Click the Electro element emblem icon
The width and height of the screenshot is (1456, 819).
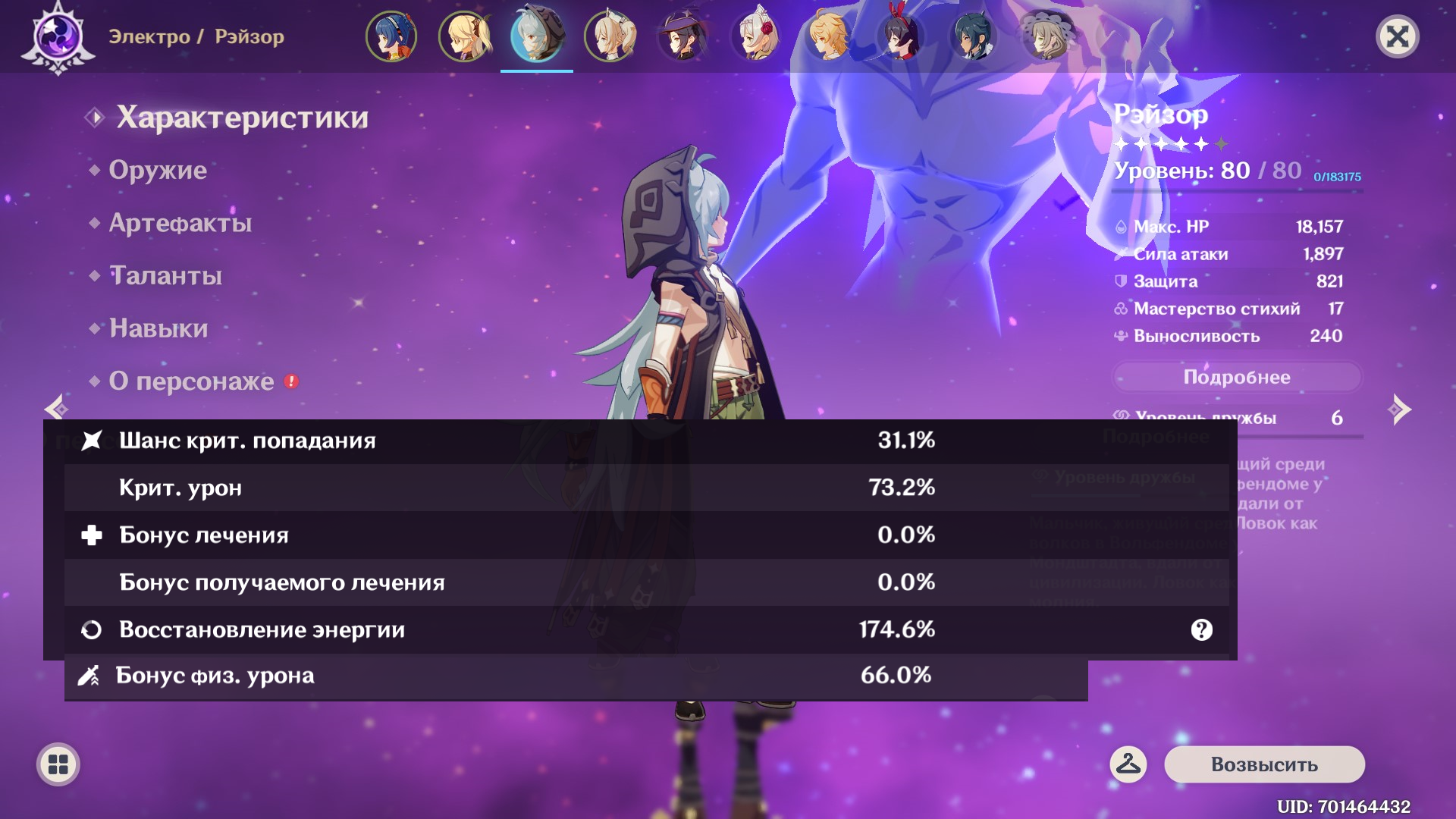(58, 36)
